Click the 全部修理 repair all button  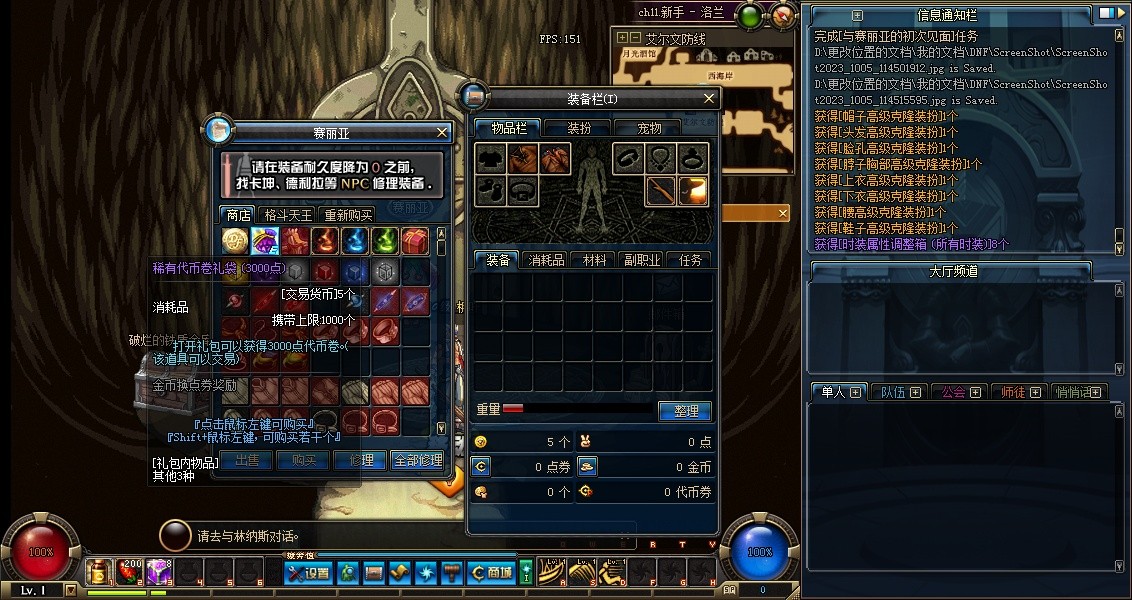417,460
